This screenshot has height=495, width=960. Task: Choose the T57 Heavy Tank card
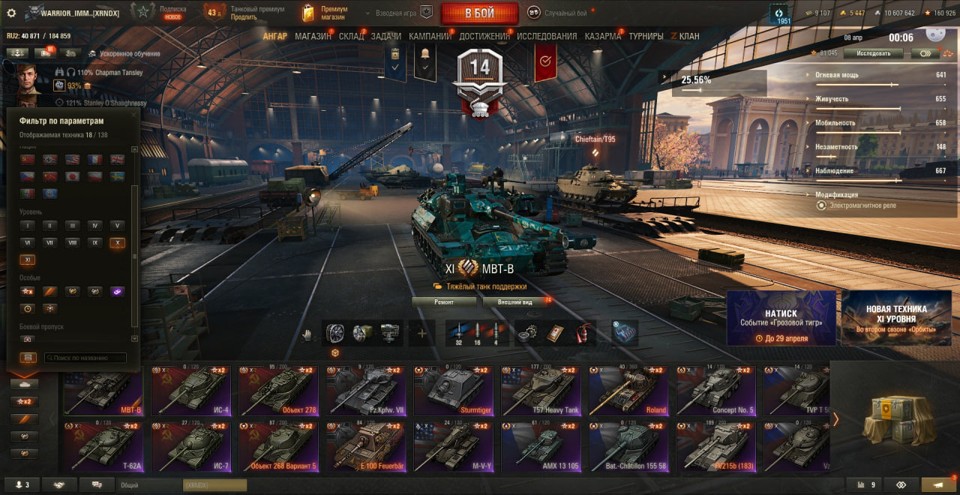point(540,390)
